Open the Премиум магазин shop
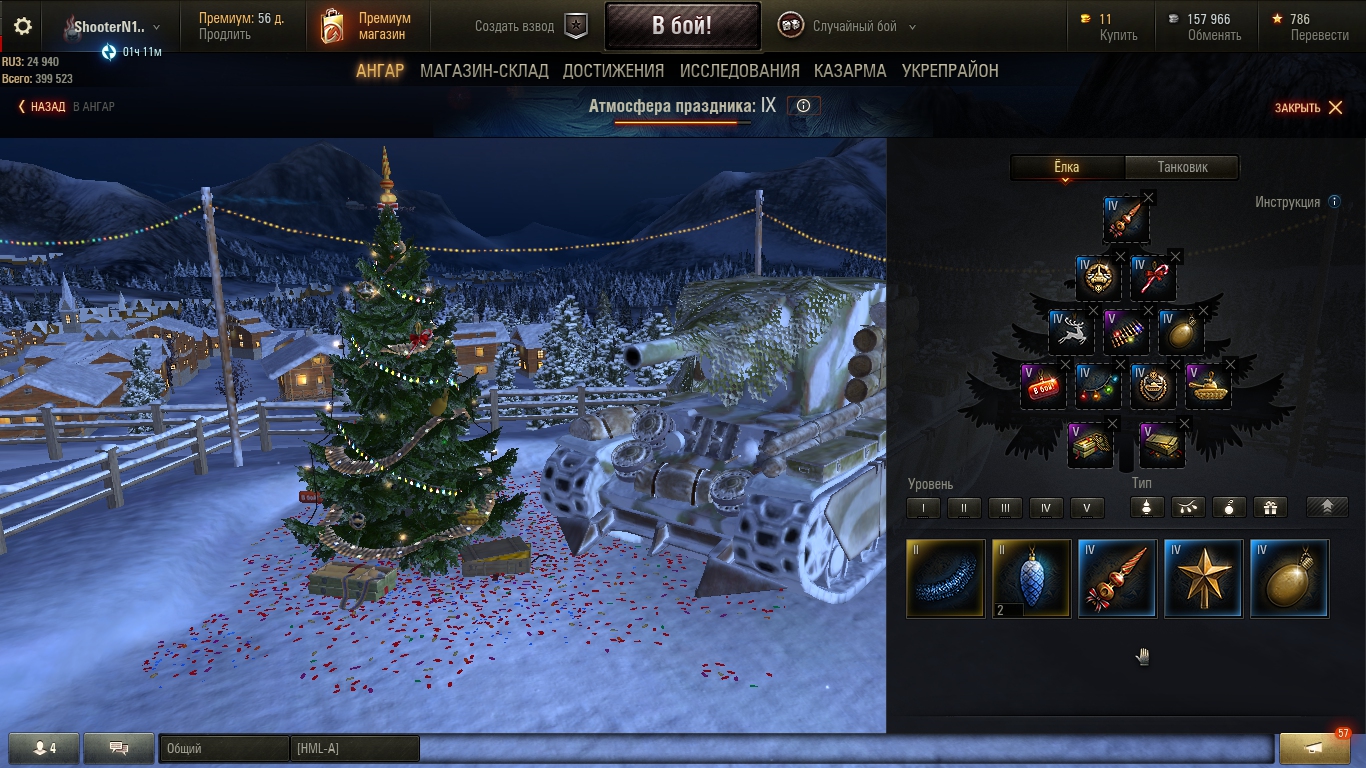 365,26
